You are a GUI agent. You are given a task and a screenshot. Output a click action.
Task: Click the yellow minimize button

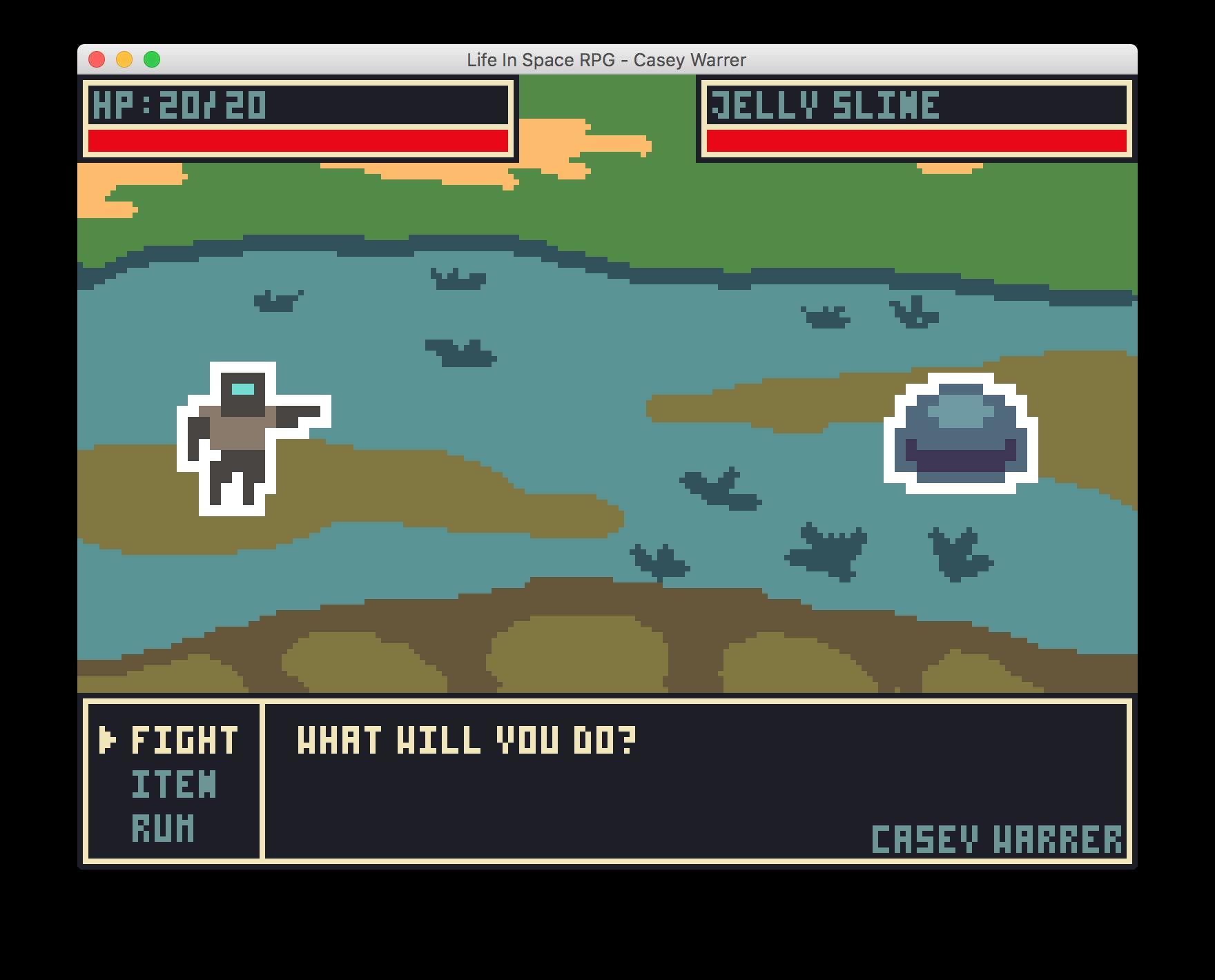click(124, 60)
